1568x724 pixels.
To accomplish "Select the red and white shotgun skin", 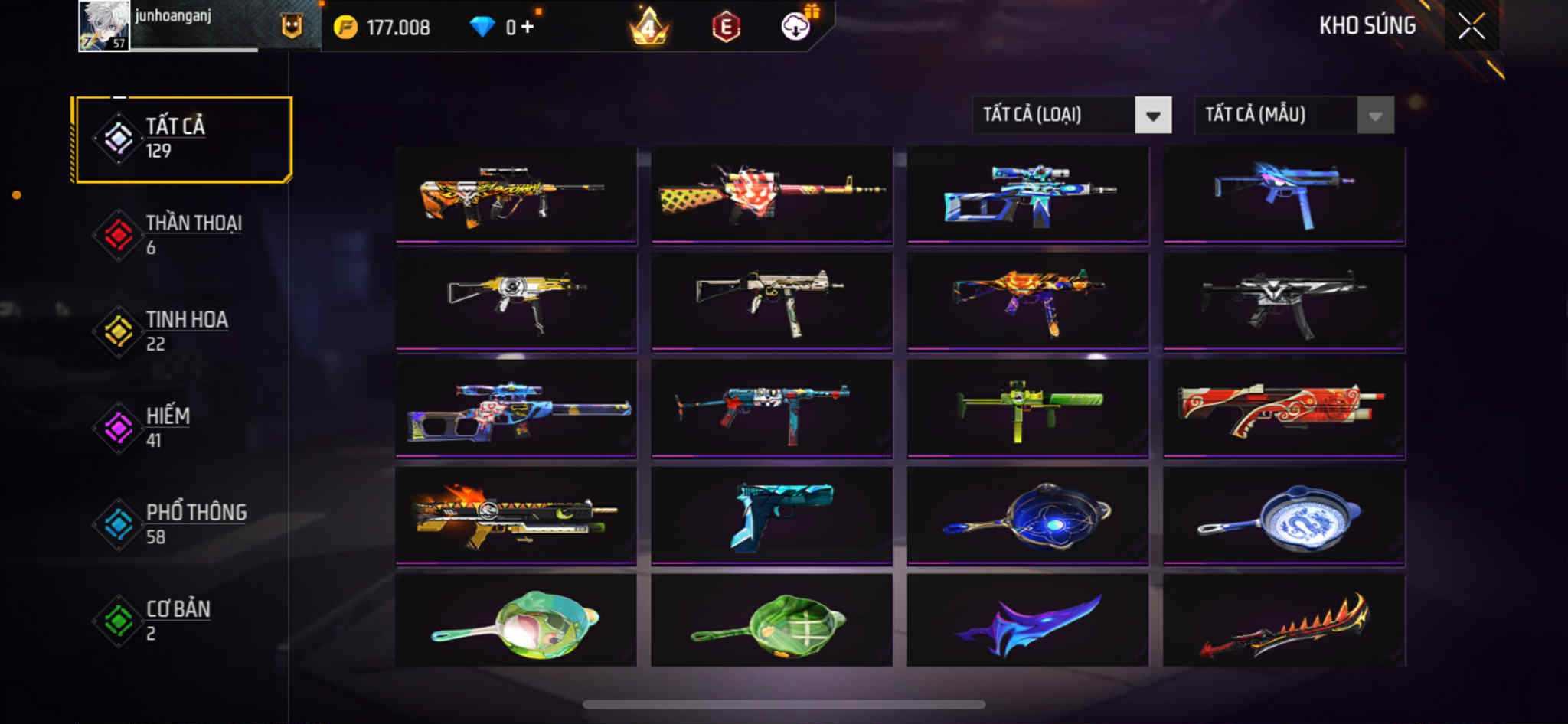I will tap(1284, 408).
